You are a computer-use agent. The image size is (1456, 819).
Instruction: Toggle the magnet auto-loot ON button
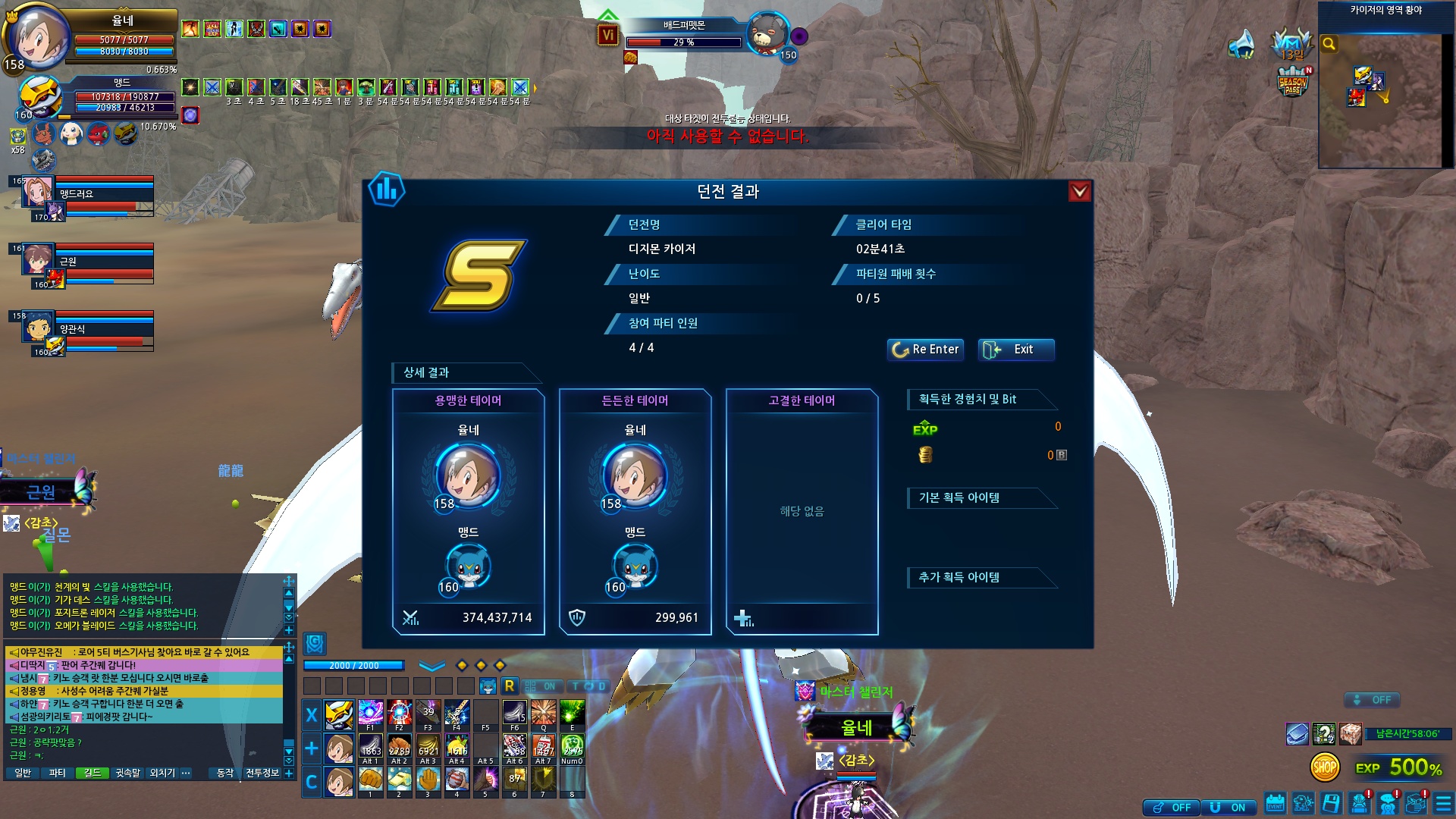point(1228,808)
